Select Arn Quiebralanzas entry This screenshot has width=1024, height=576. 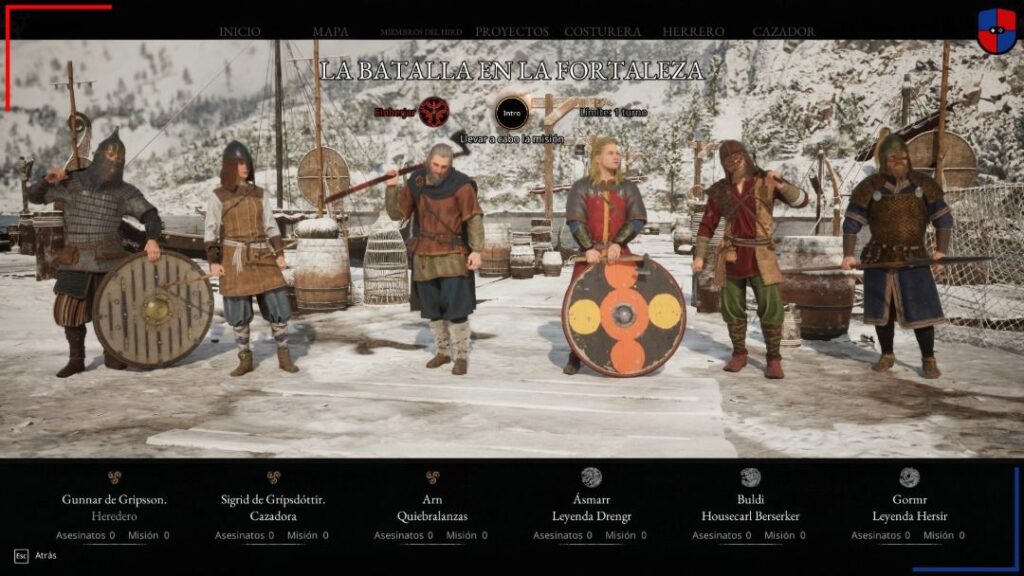pos(432,507)
